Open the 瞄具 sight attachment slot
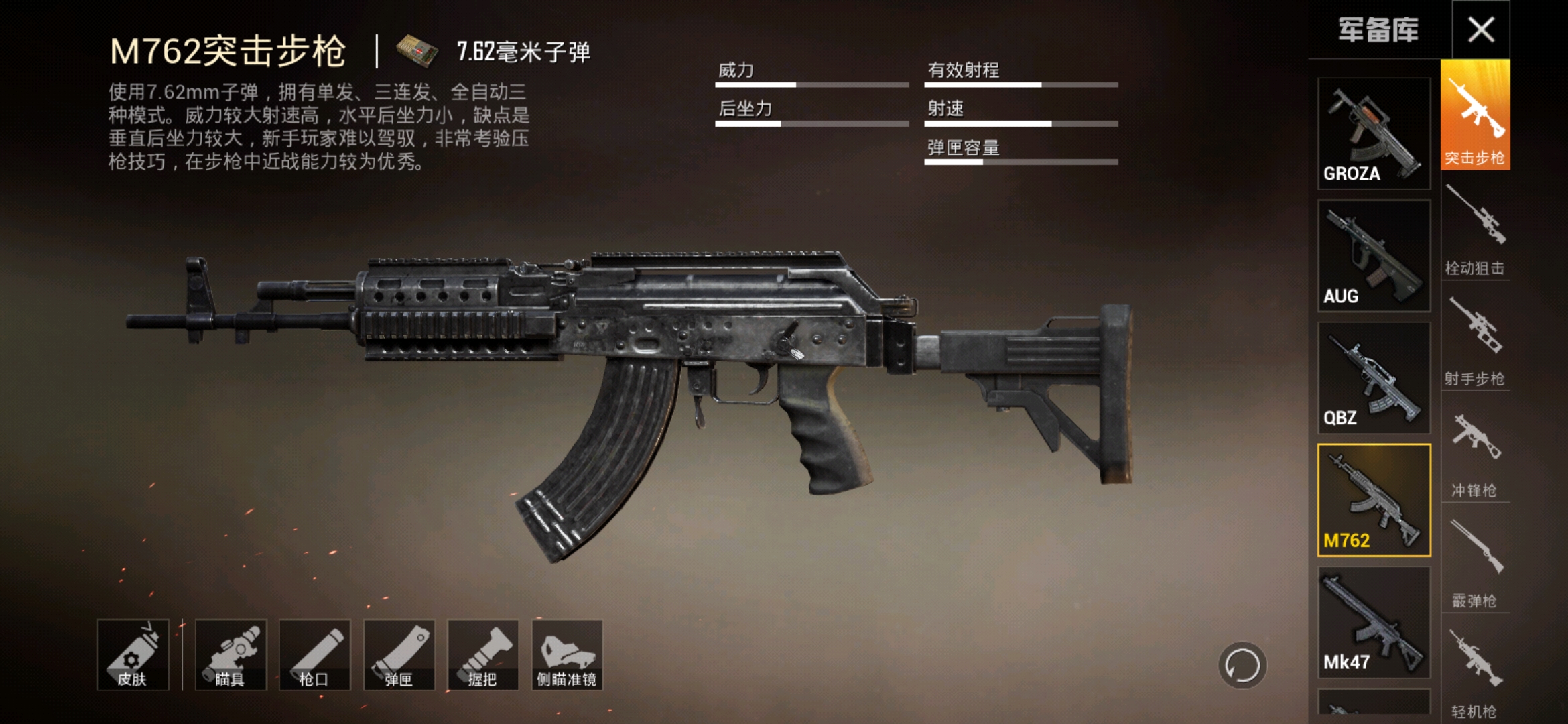Viewport: 1568px width, 724px height. click(x=231, y=655)
